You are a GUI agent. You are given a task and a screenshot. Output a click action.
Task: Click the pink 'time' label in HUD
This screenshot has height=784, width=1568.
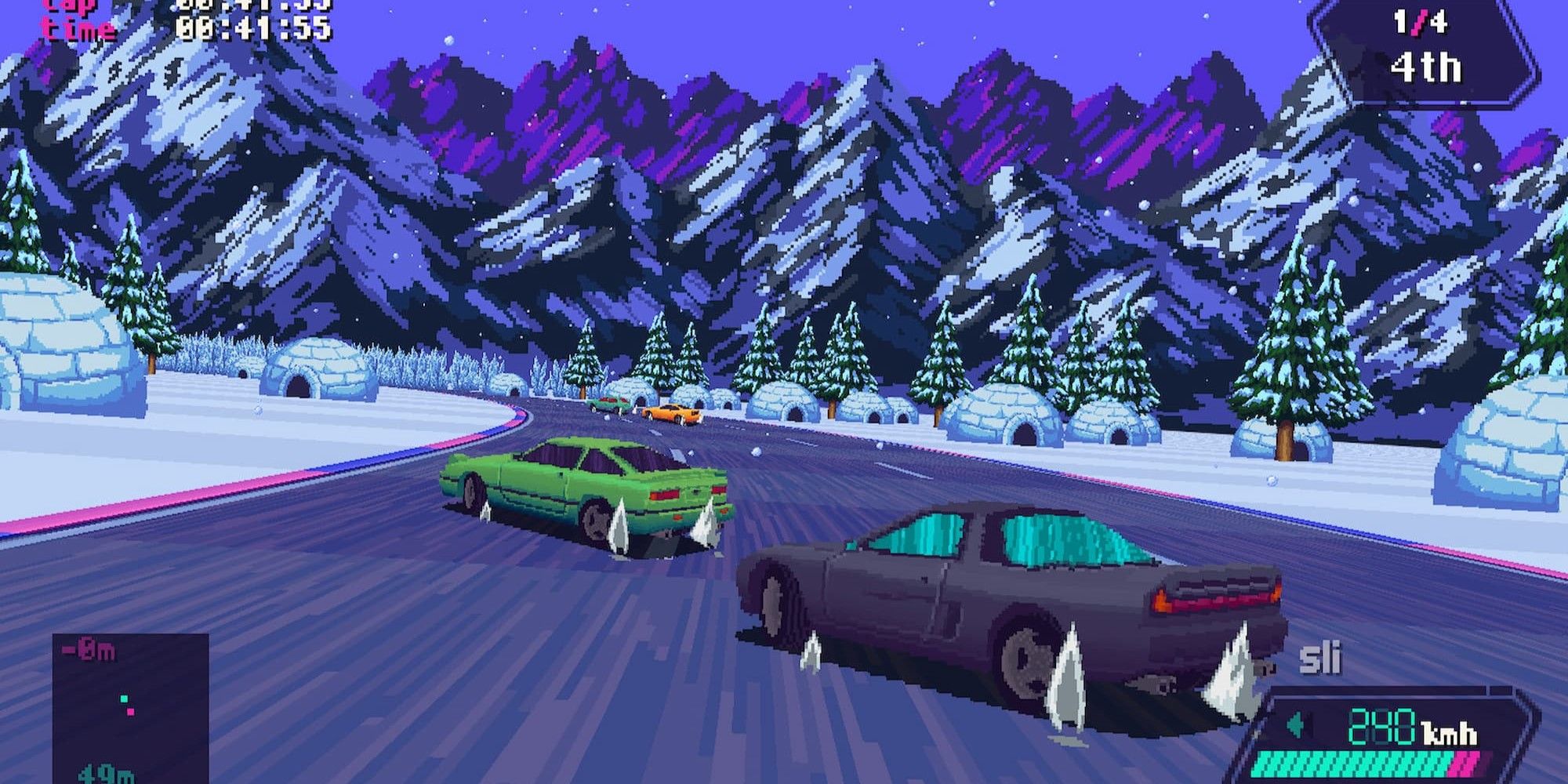pyautogui.click(x=72, y=29)
